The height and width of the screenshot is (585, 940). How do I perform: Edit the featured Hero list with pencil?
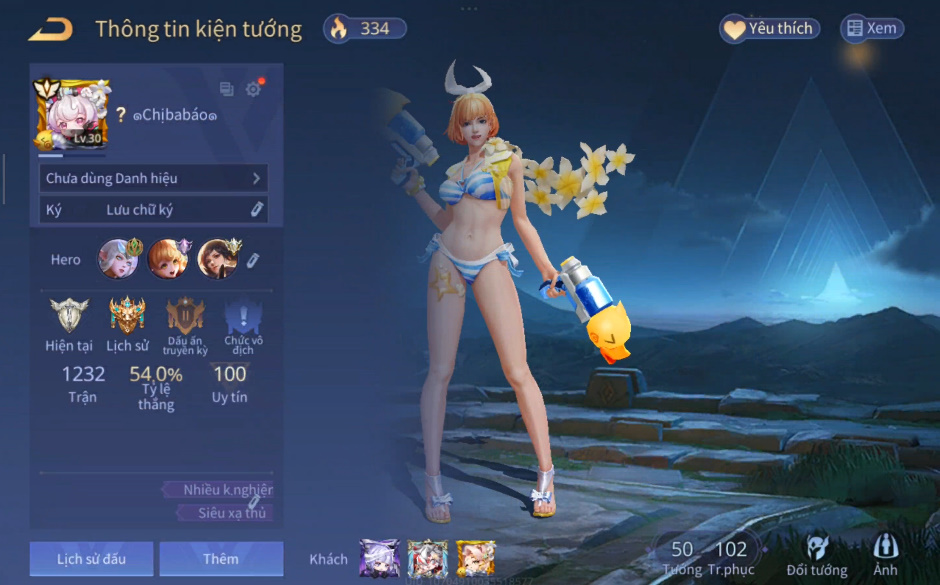[253, 260]
